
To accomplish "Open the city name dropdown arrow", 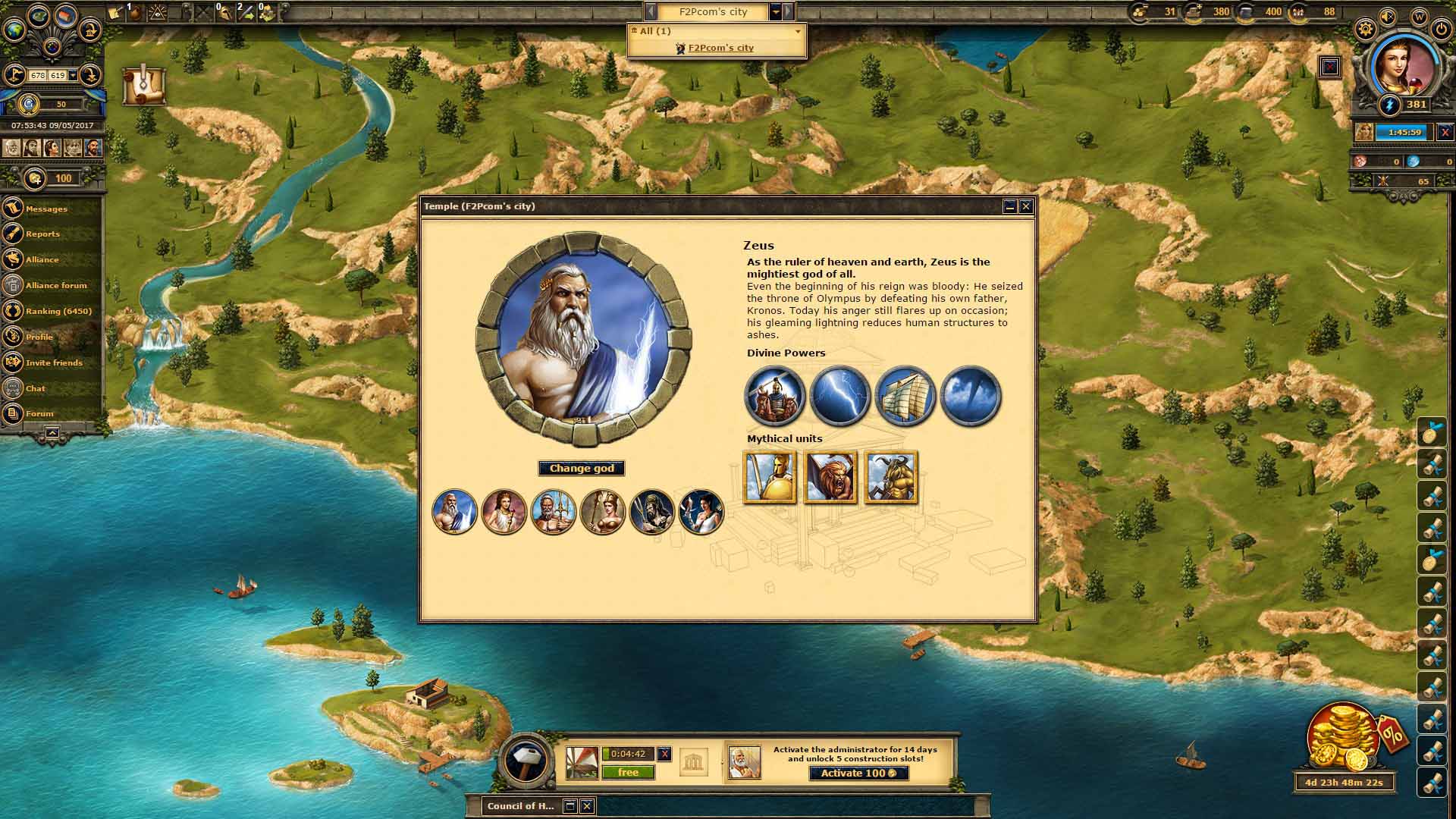I will 776,12.
